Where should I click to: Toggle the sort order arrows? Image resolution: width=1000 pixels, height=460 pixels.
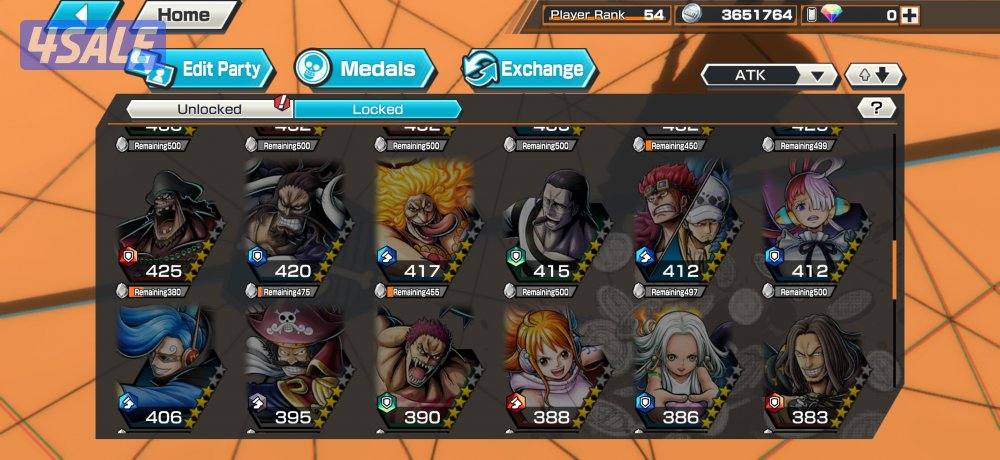point(874,75)
